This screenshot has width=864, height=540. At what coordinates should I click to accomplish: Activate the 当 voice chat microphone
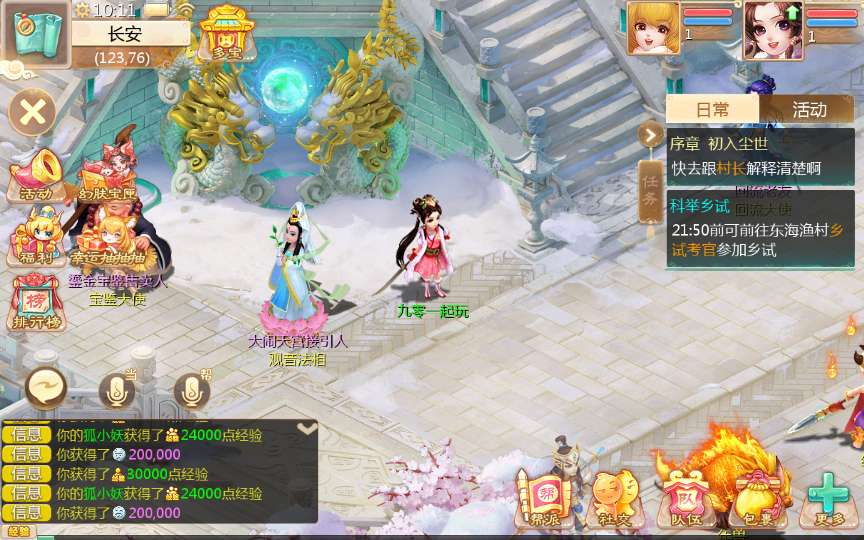[x=117, y=390]
